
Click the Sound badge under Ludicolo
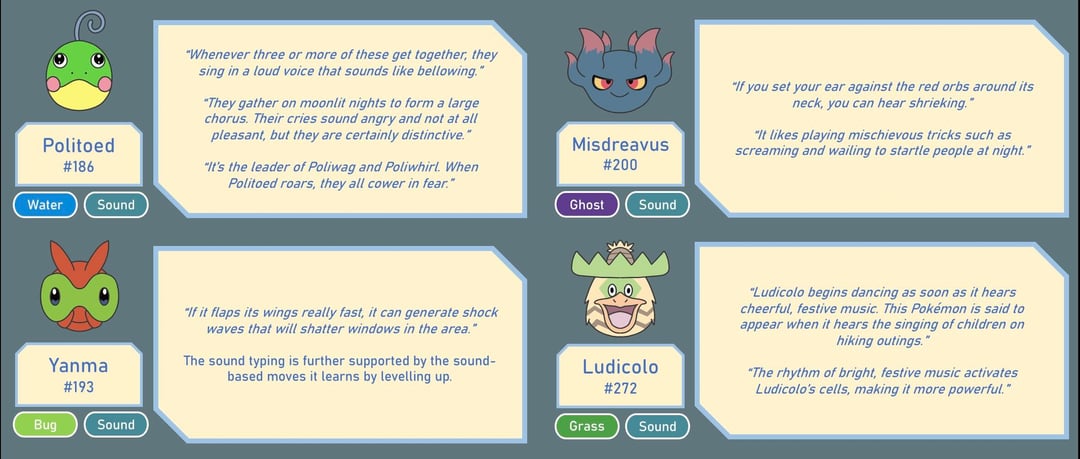pyautogui.click(x=657, y=426)
